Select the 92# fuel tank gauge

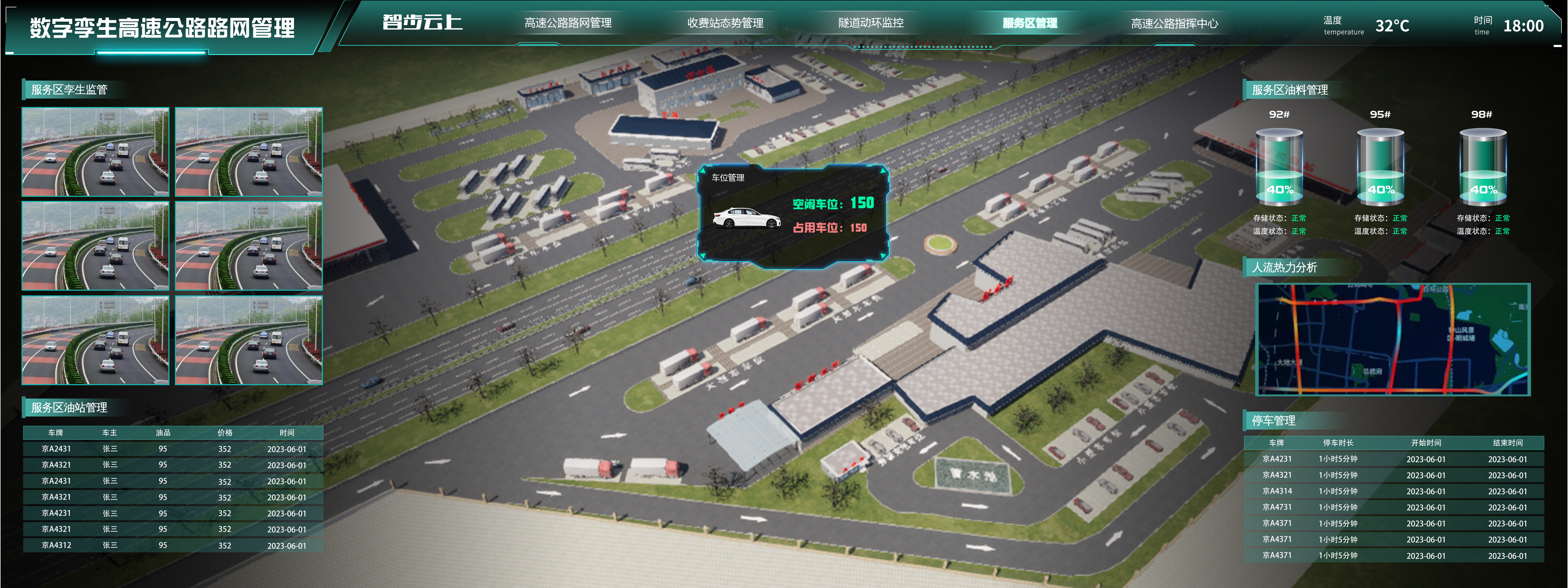[1279, 166]
